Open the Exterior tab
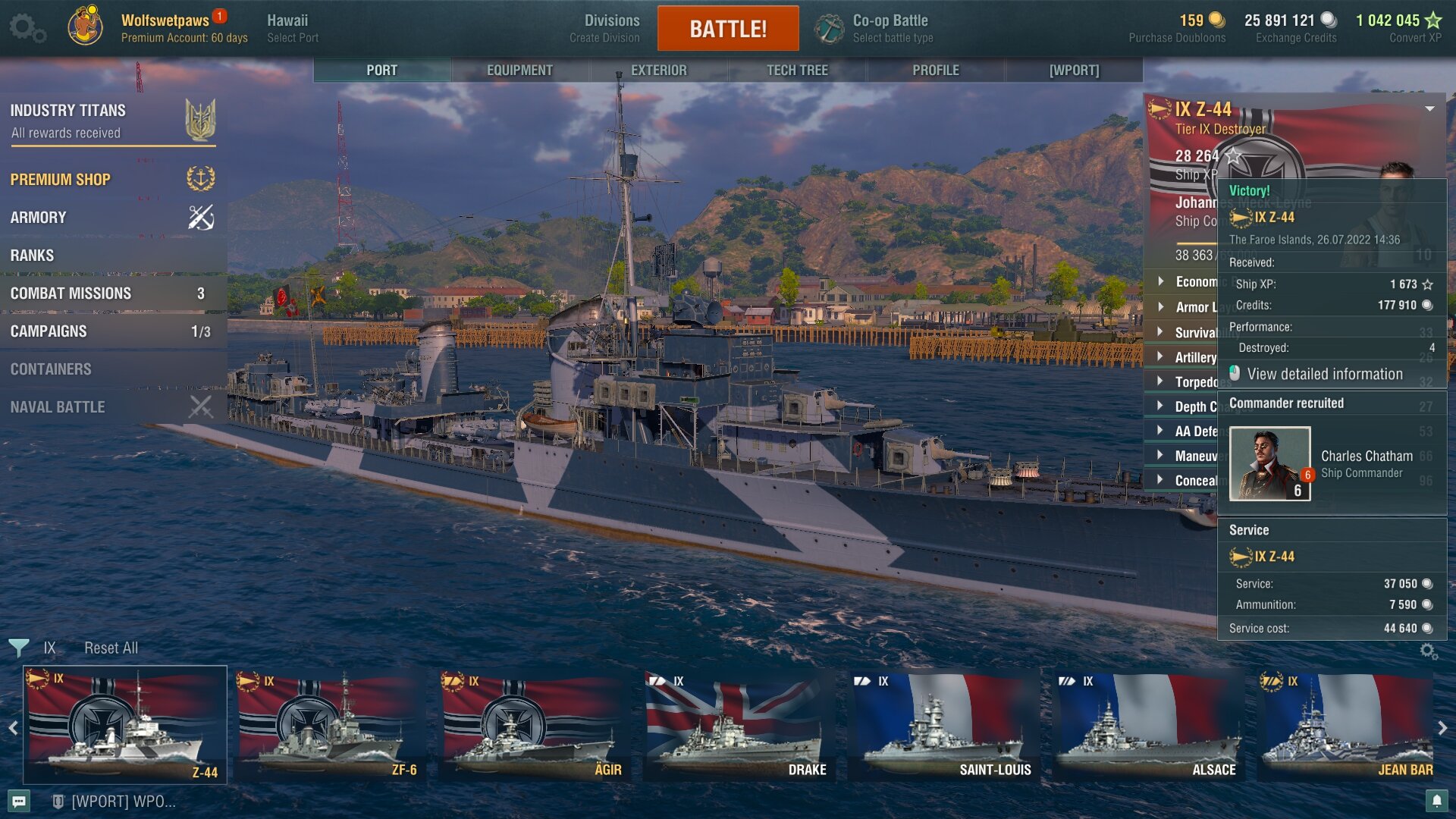Image resolution: width=1456 pixels, height=819 pixels. point(658,70)
